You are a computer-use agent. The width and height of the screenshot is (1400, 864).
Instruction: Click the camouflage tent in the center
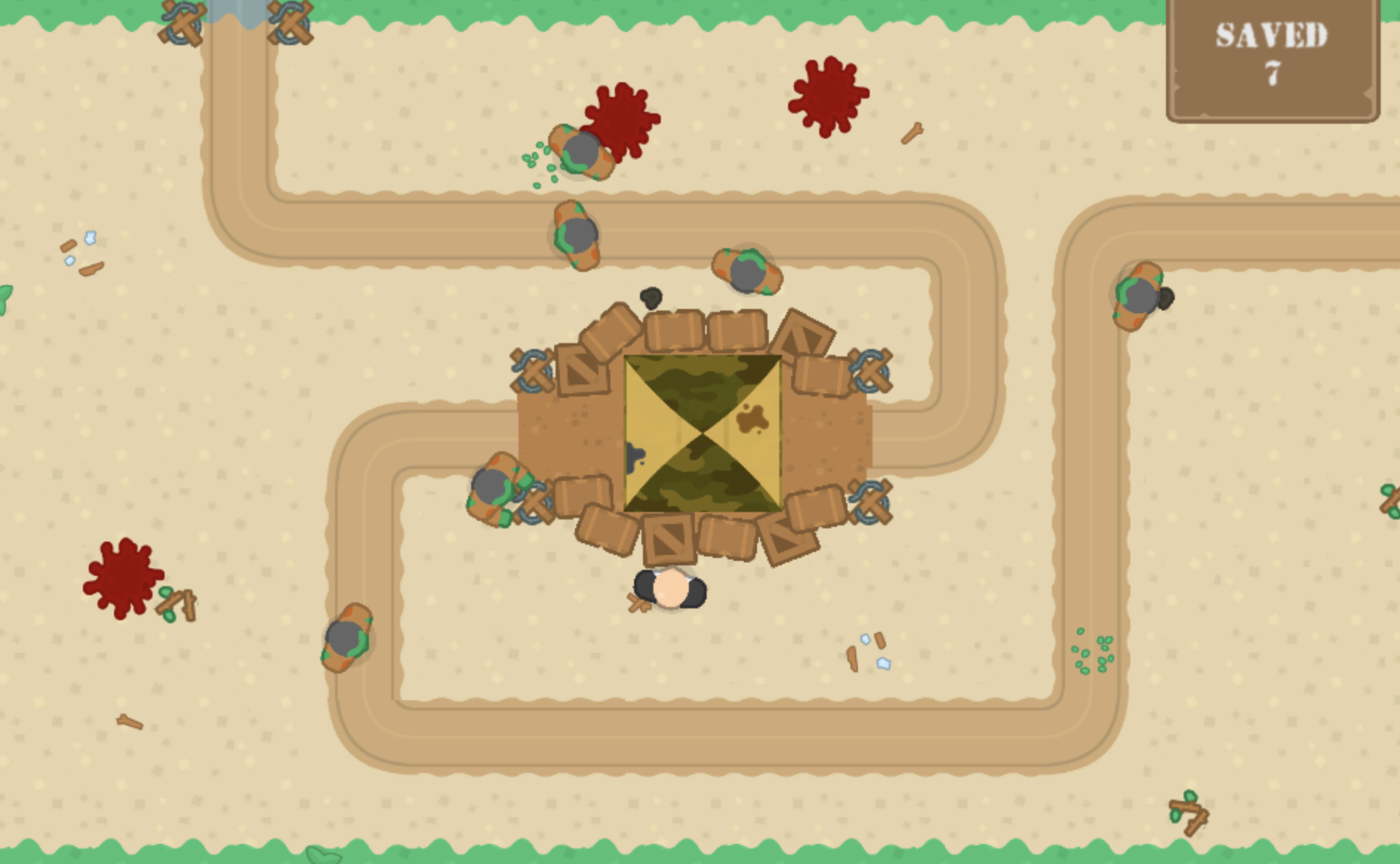(x=704, y=433)
